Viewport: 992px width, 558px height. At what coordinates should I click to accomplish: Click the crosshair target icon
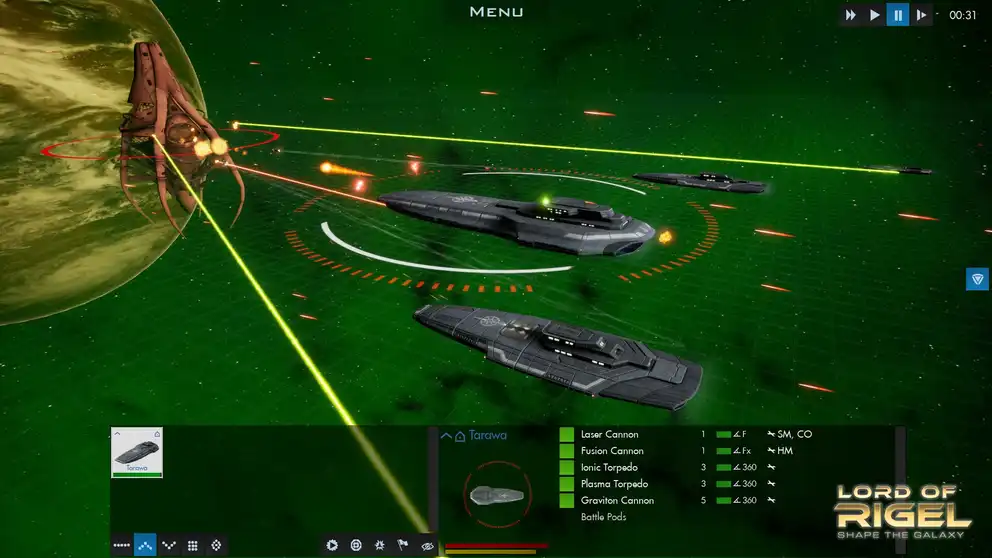356,545
